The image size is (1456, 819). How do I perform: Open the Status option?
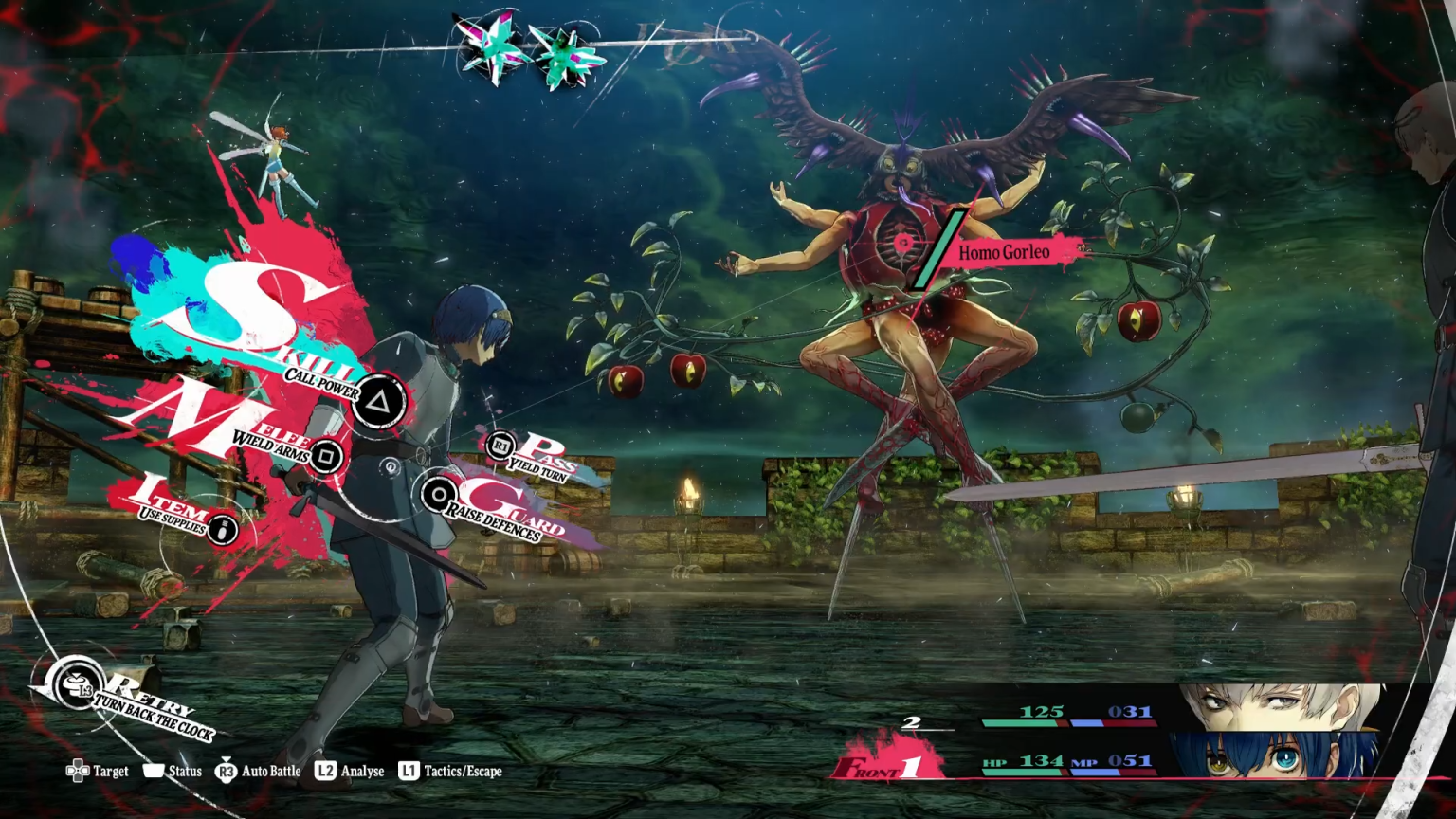tap(173, 771)
